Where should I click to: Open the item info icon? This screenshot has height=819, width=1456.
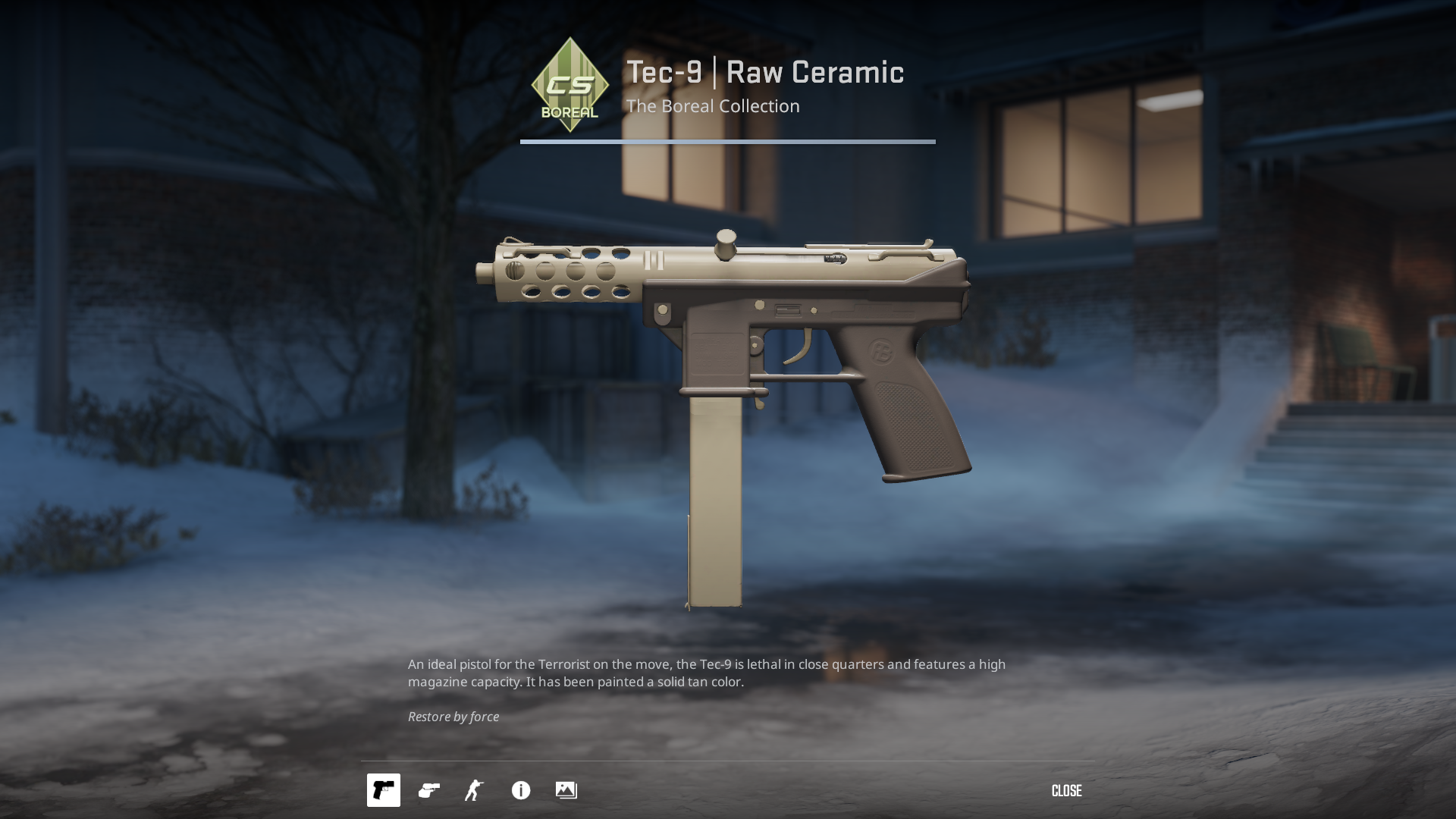[521, 790]
